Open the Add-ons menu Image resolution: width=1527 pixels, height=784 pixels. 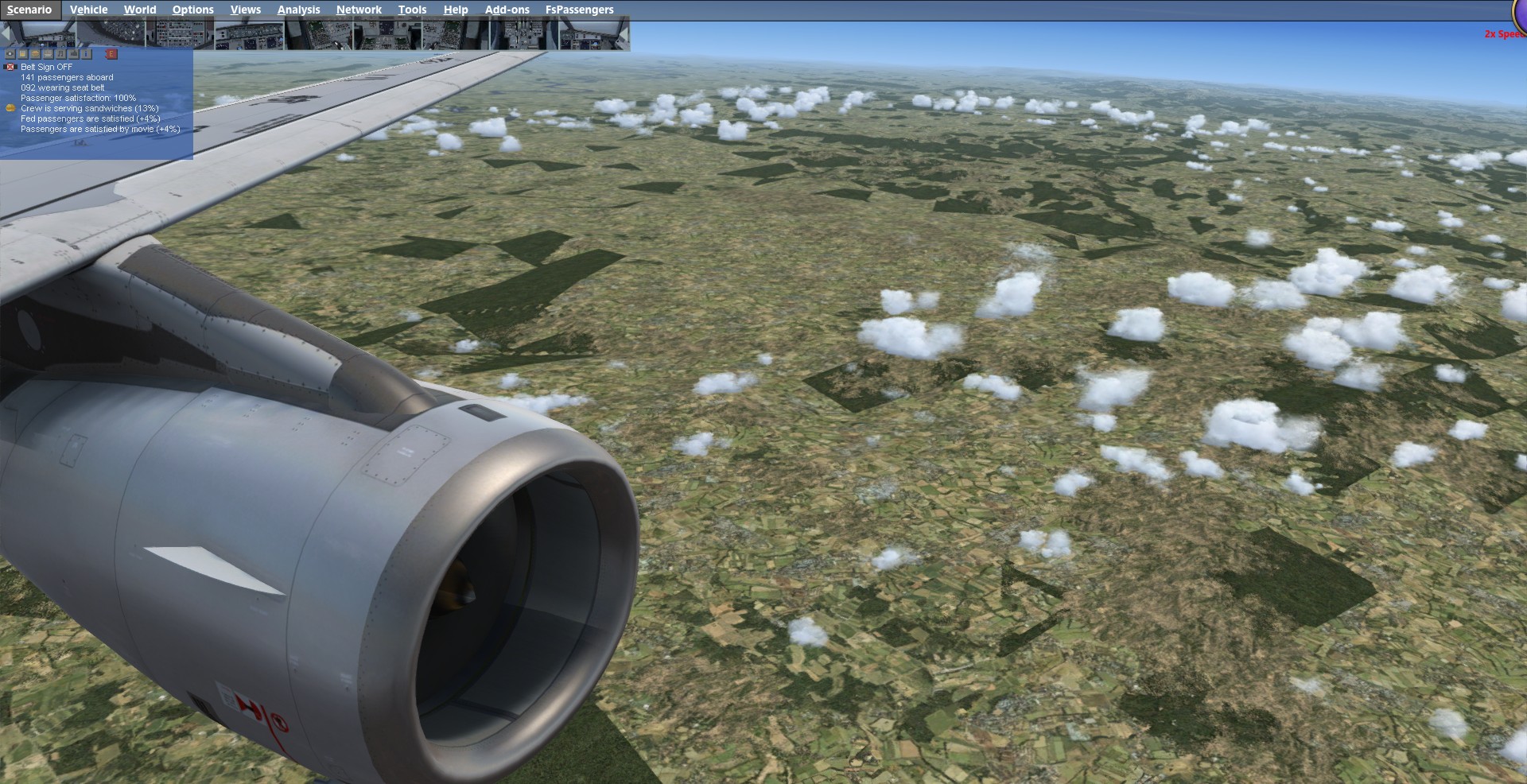(507, 10)
